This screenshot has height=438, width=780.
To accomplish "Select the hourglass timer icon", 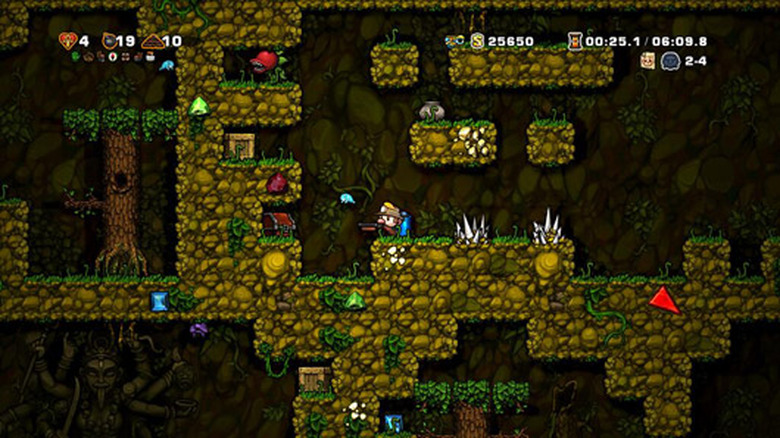I will click(575, 41).
